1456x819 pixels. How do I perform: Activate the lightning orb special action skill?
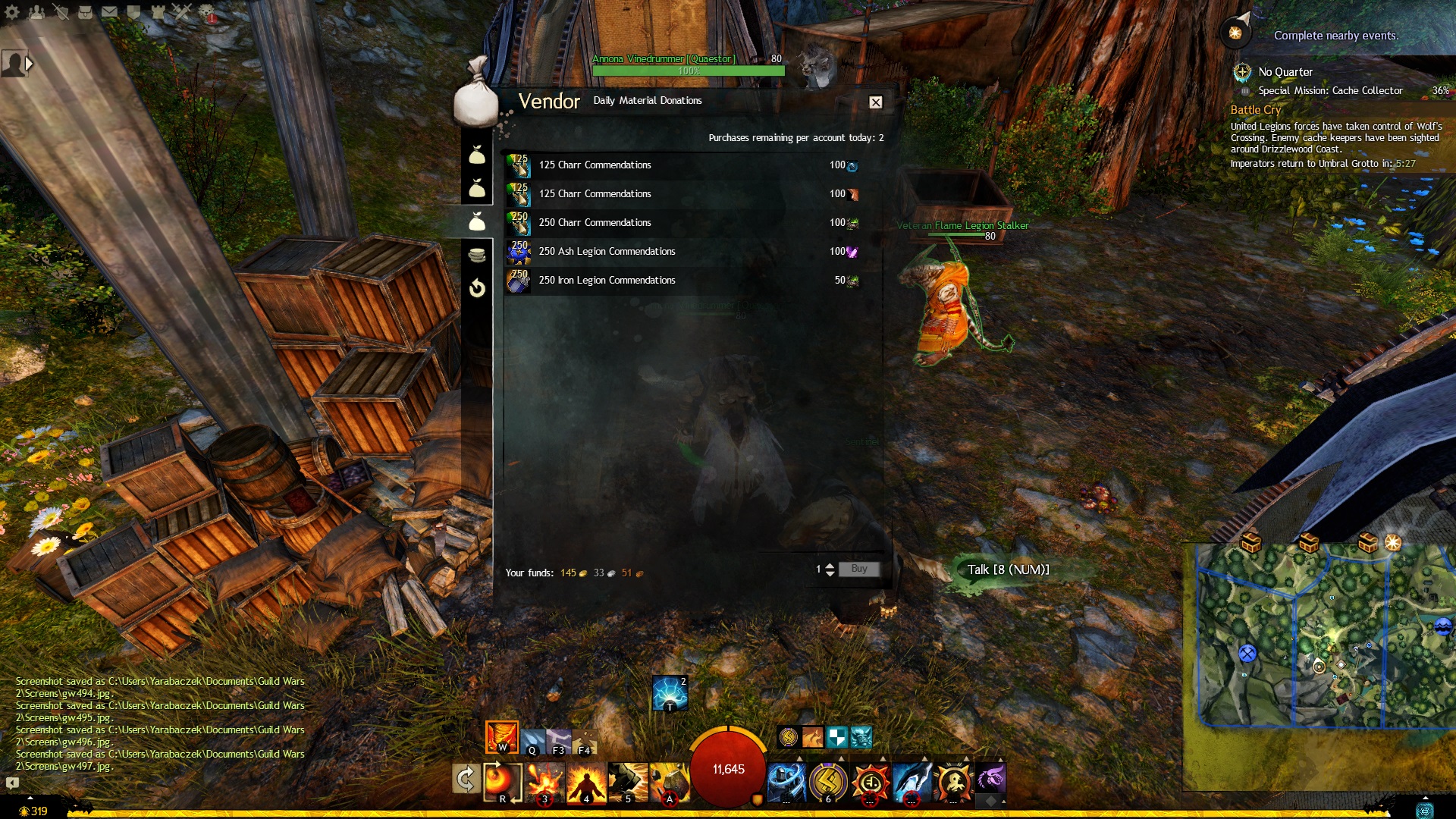coord(670,693)
